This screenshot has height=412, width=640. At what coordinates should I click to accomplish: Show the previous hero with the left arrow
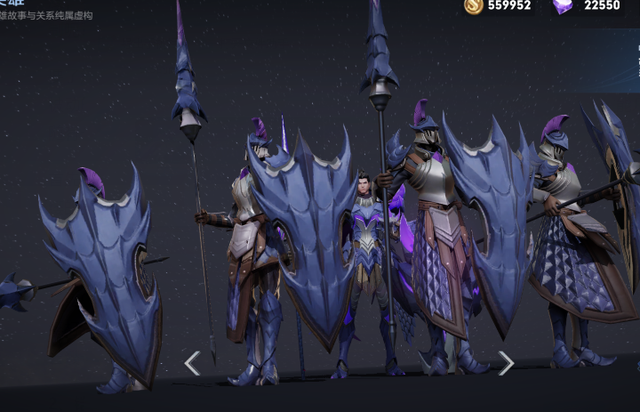[192, 363]
